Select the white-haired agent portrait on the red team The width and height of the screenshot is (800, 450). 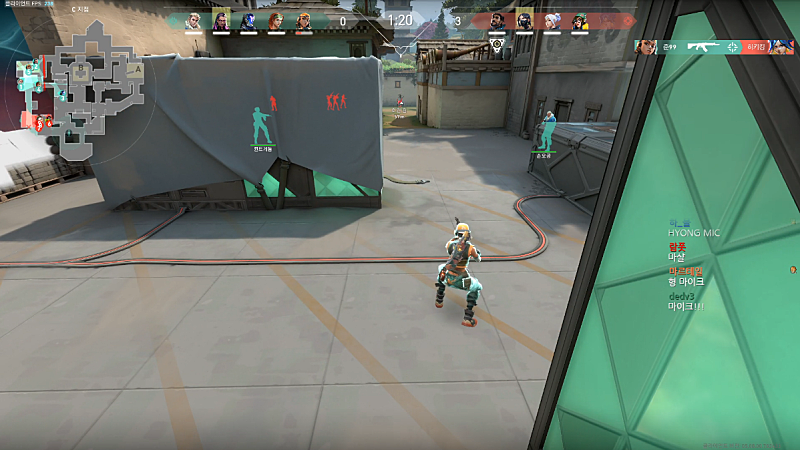pos(553,20)
